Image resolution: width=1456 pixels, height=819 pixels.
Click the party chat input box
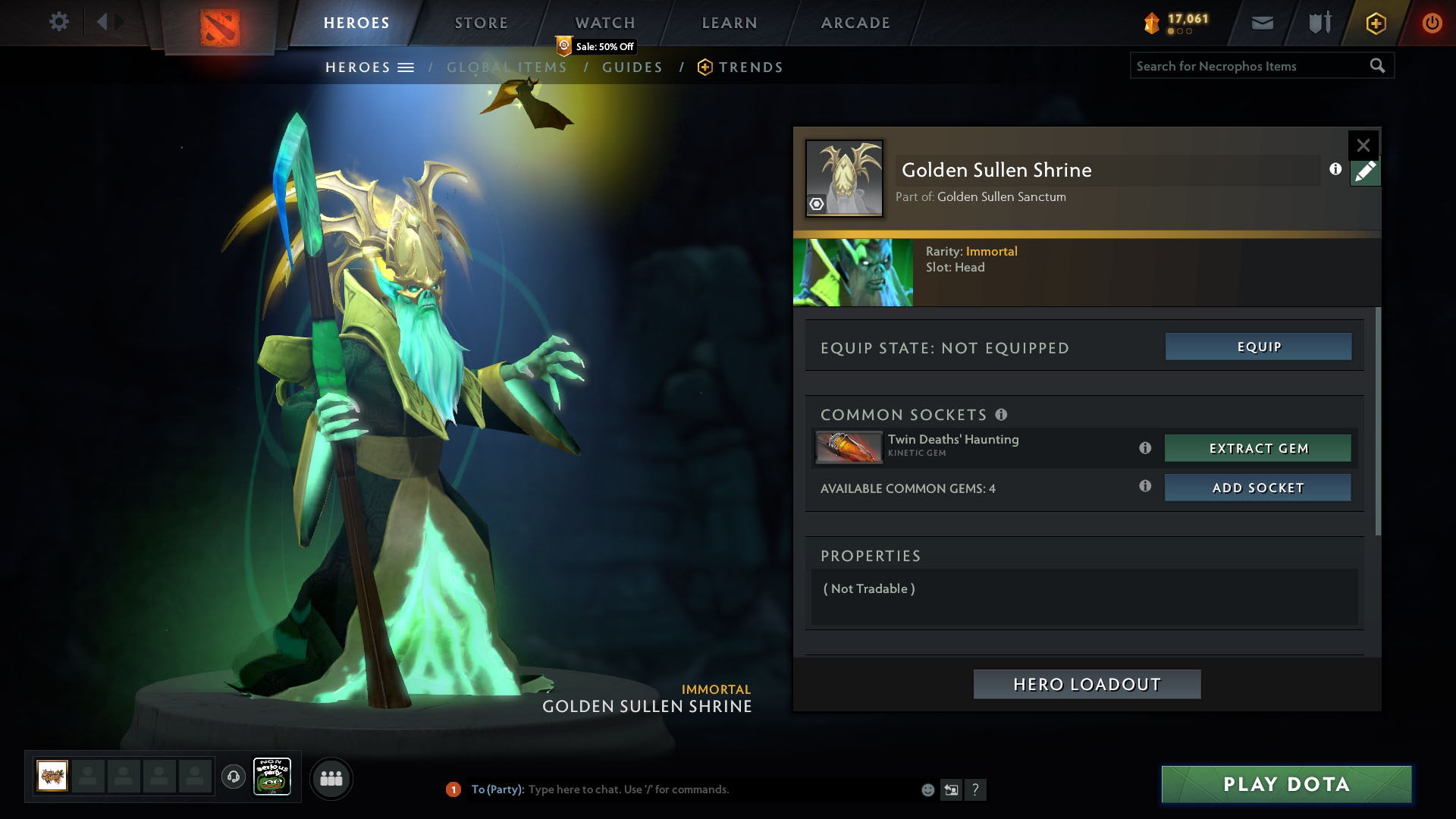[x=720, y=789]
